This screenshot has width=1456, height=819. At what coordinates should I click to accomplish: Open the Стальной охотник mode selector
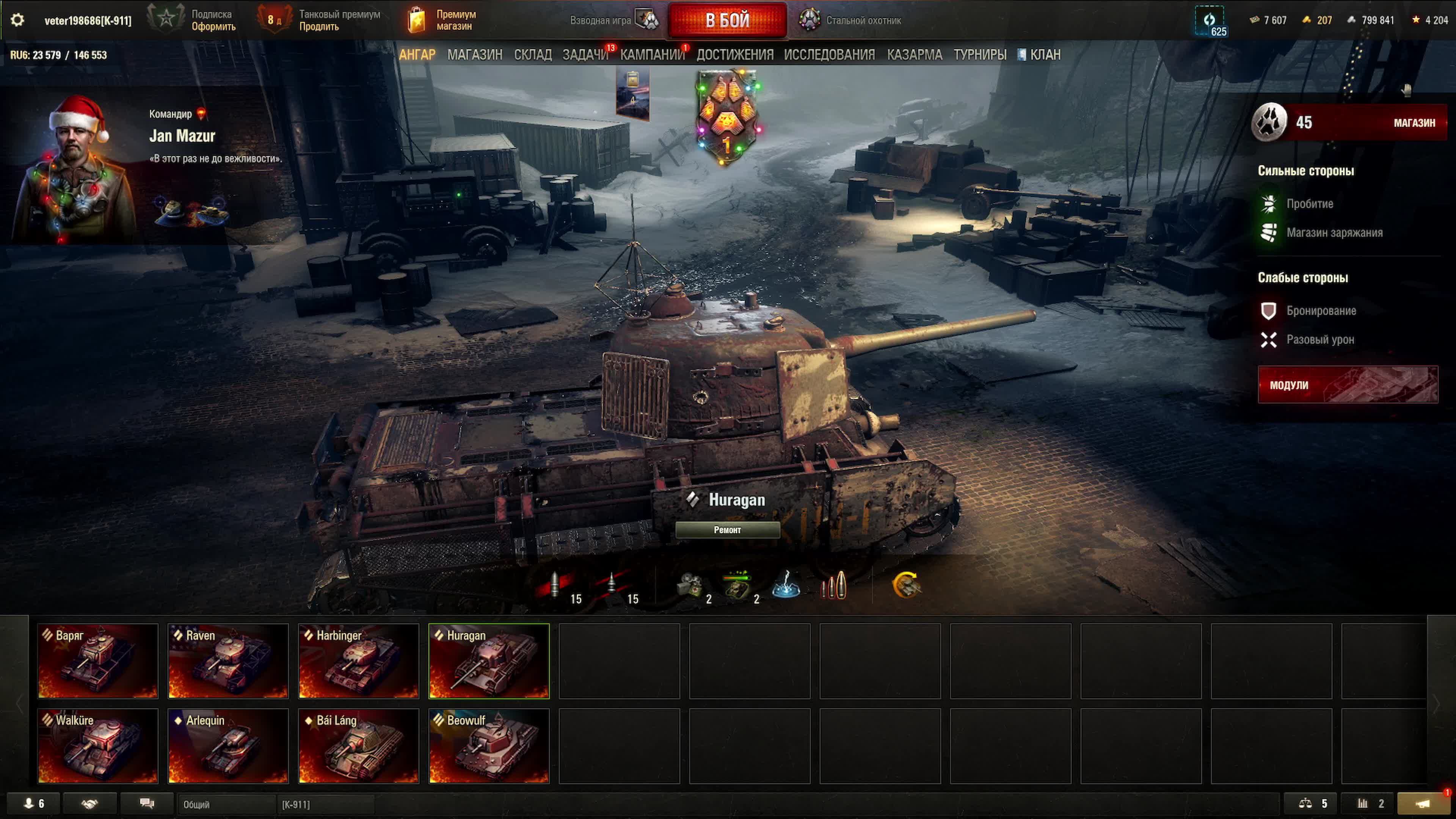click(x=850, y=20)
